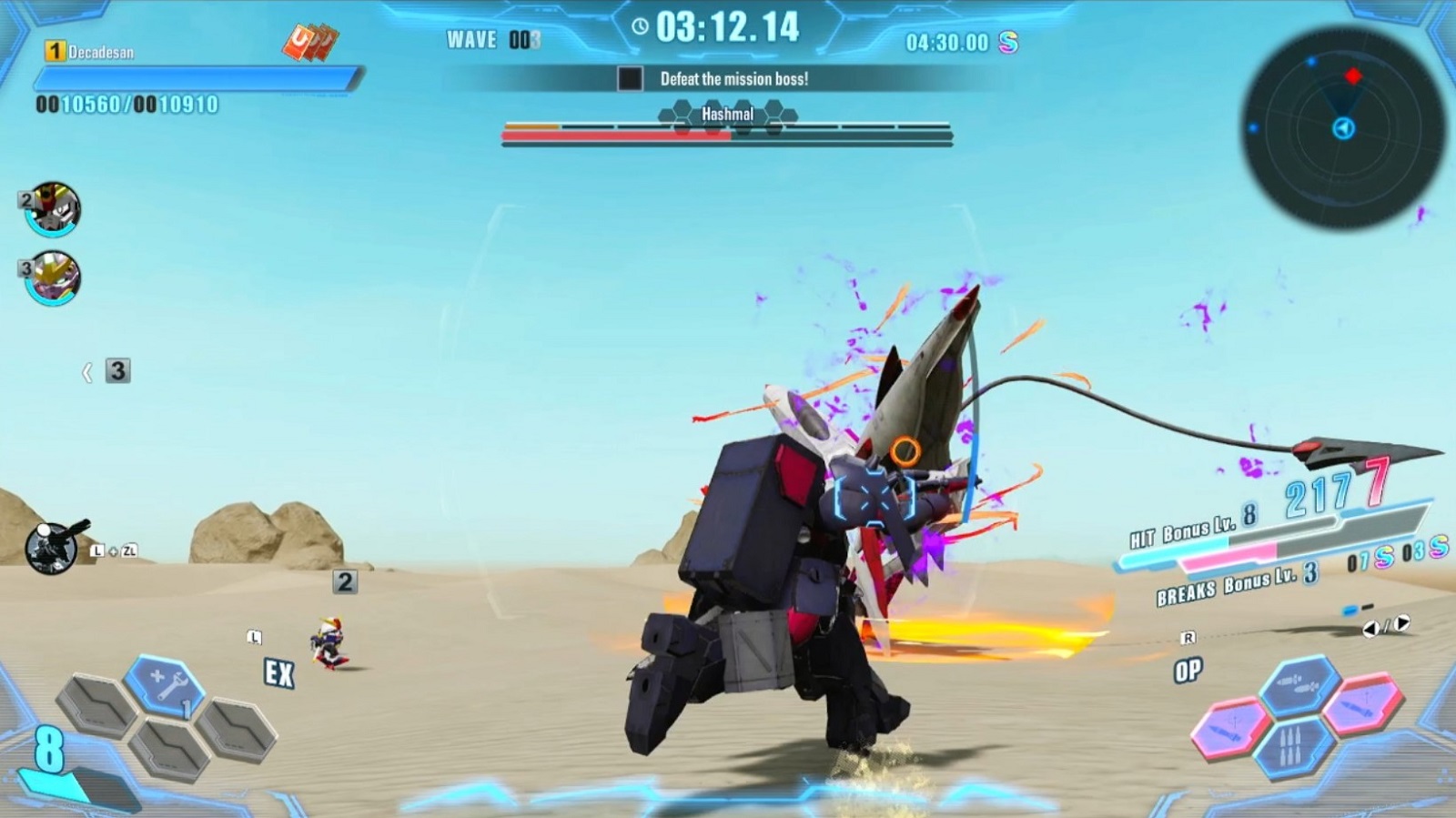Click the orange cards icon

(x=310, y=42)
